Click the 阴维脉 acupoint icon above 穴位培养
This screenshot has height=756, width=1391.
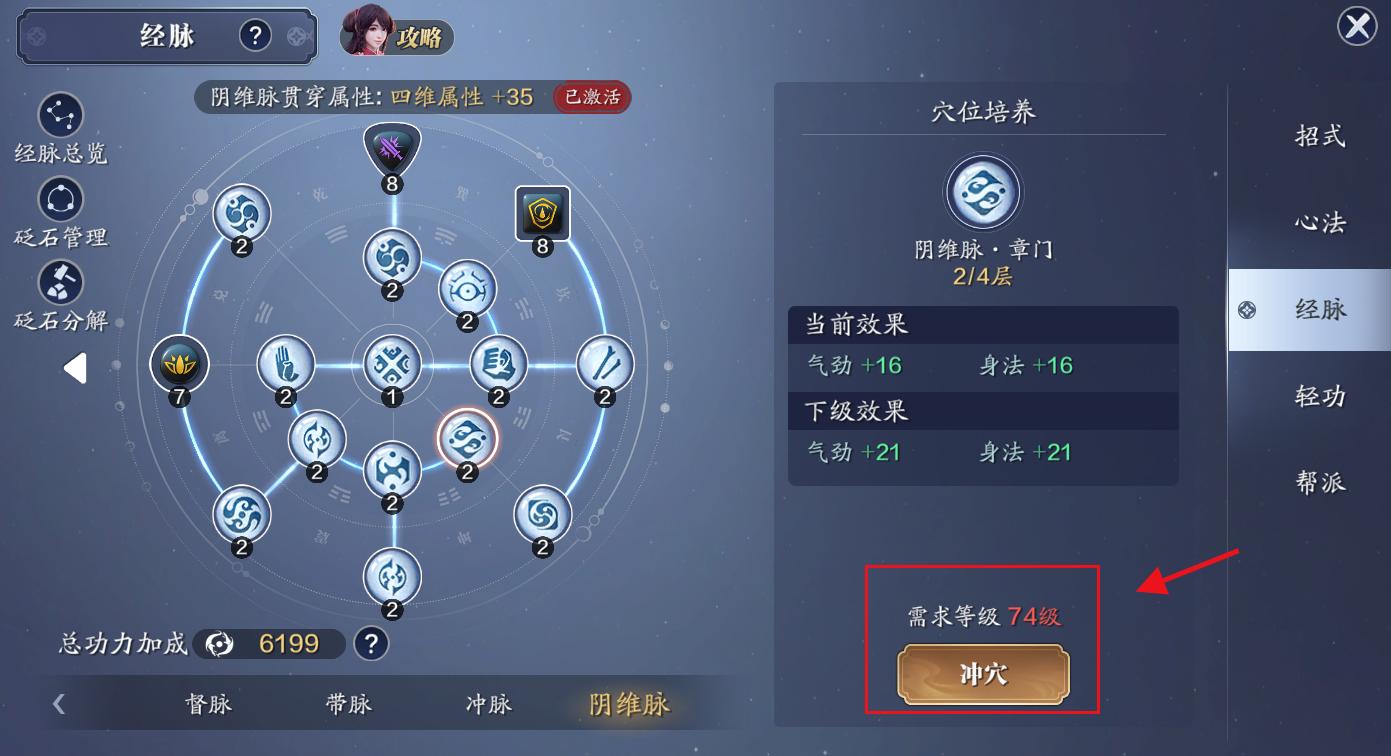click(982, 190)
